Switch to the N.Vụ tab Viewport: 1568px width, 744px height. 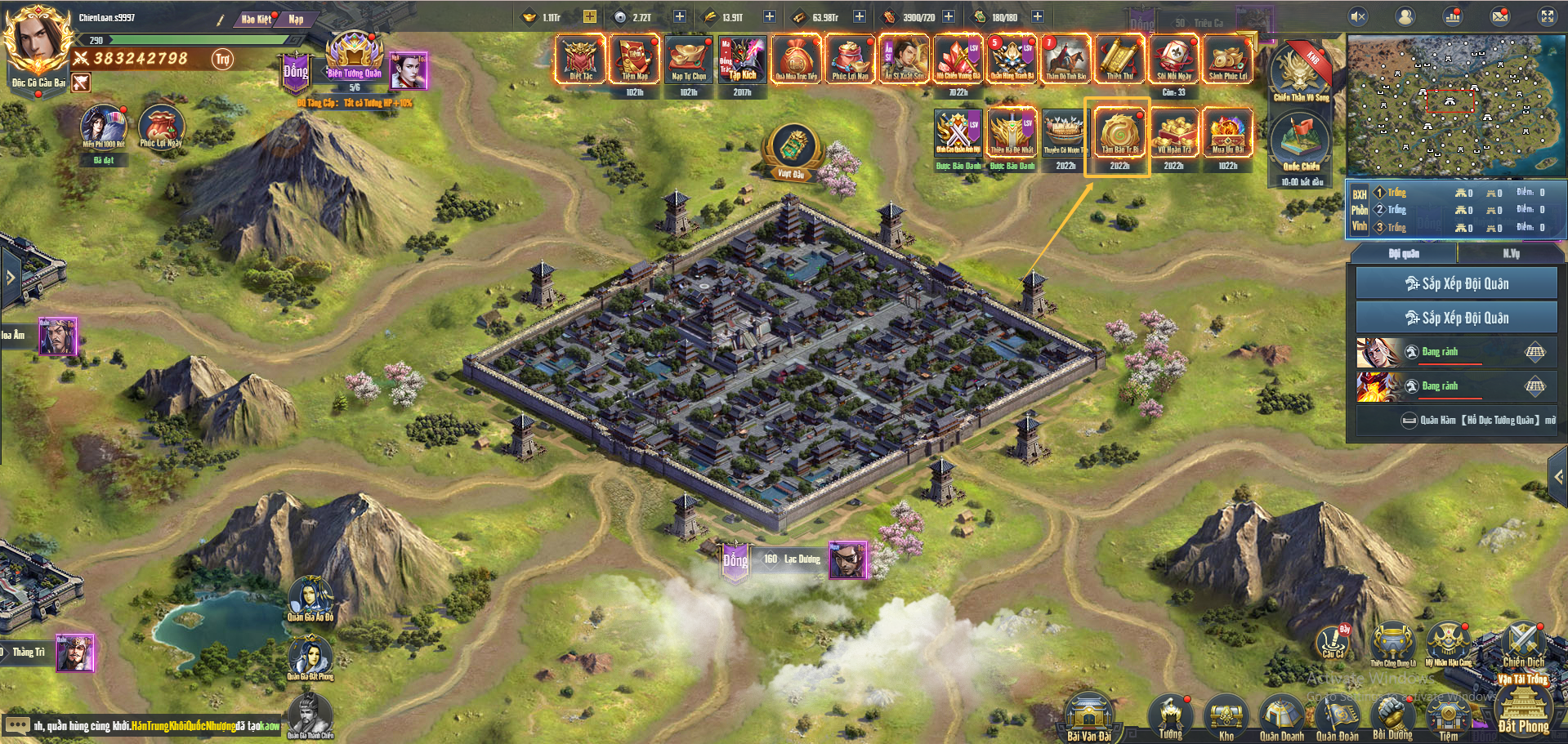coord(1511,254)
